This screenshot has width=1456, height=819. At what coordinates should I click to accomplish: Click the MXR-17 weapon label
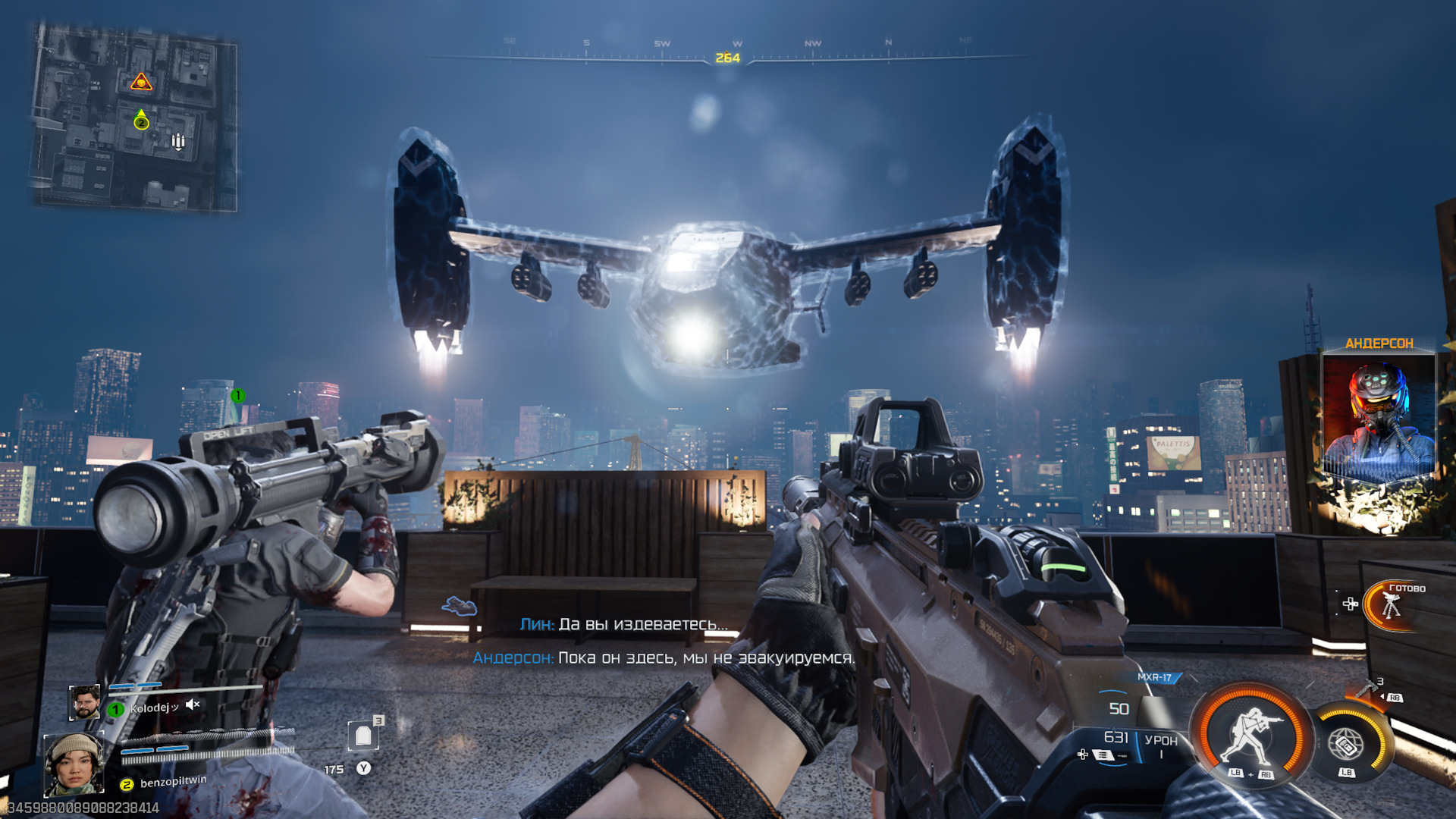pos(1154,677)
